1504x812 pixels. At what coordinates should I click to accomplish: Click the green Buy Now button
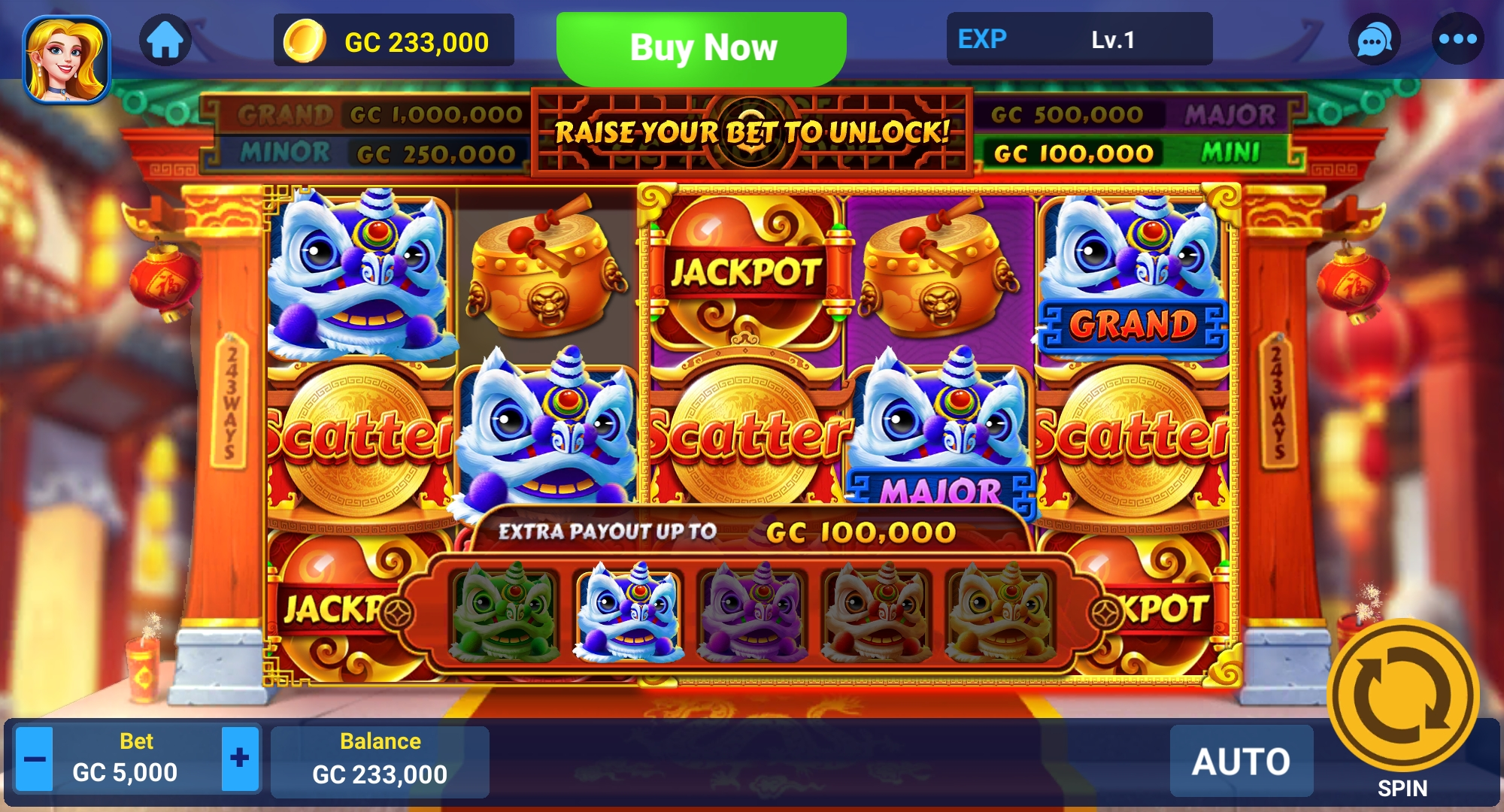point(702,47)
